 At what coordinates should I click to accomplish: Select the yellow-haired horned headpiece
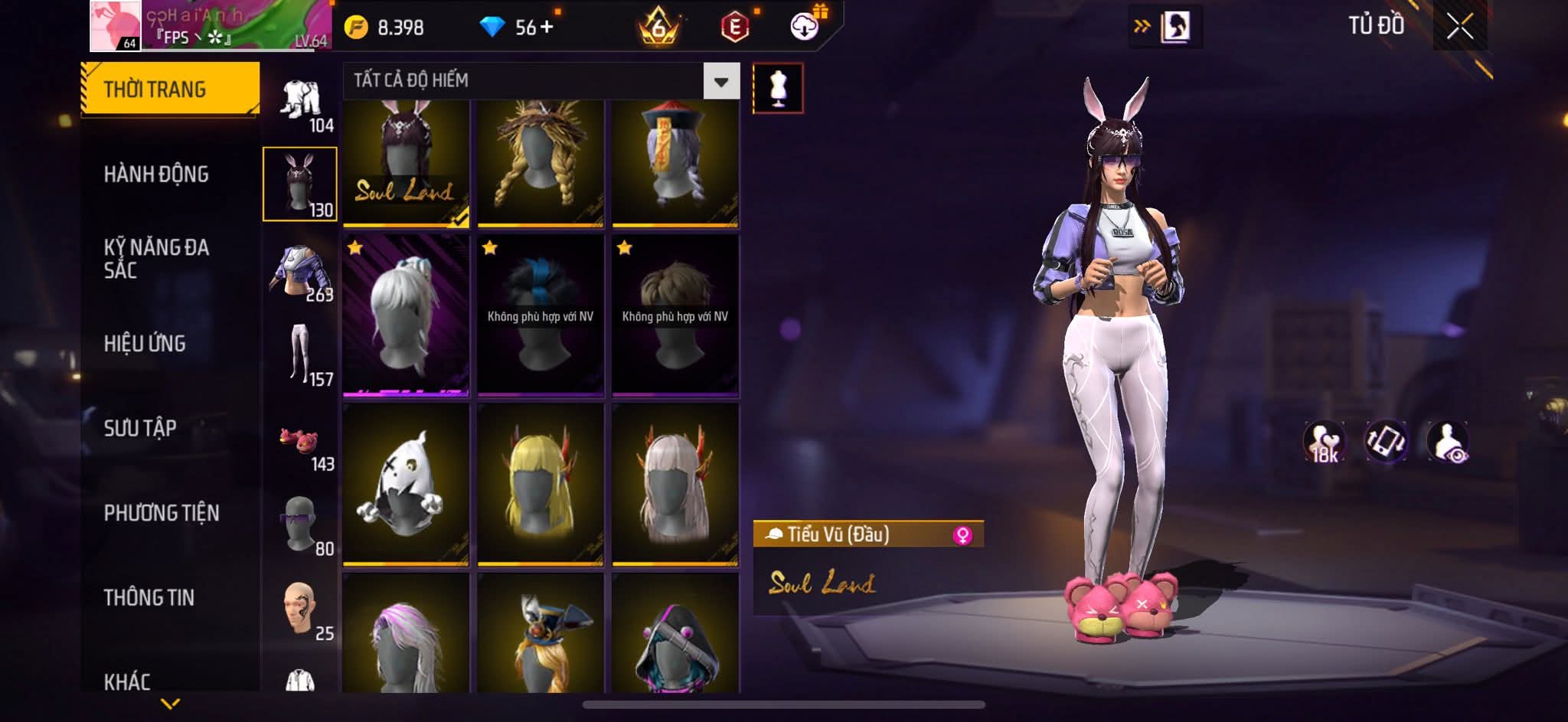coord(541,485)
